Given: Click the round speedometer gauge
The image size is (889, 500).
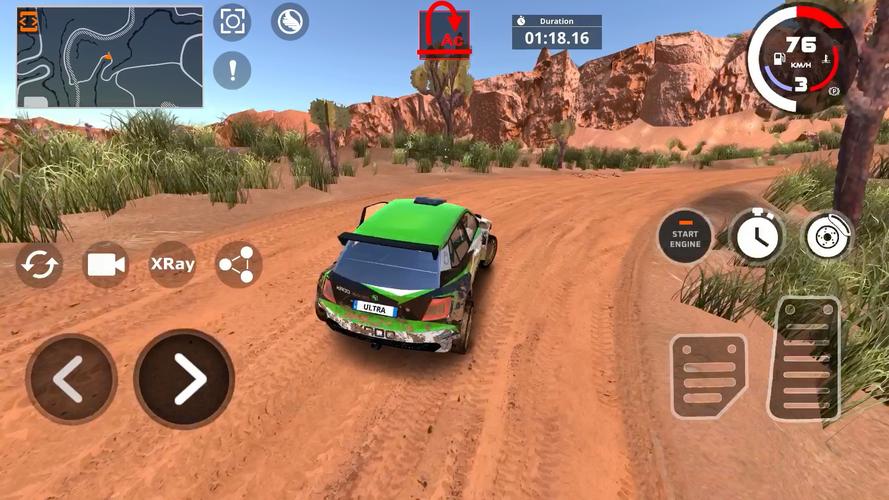Looking at the screenshot, I should (x=800, y=57).
